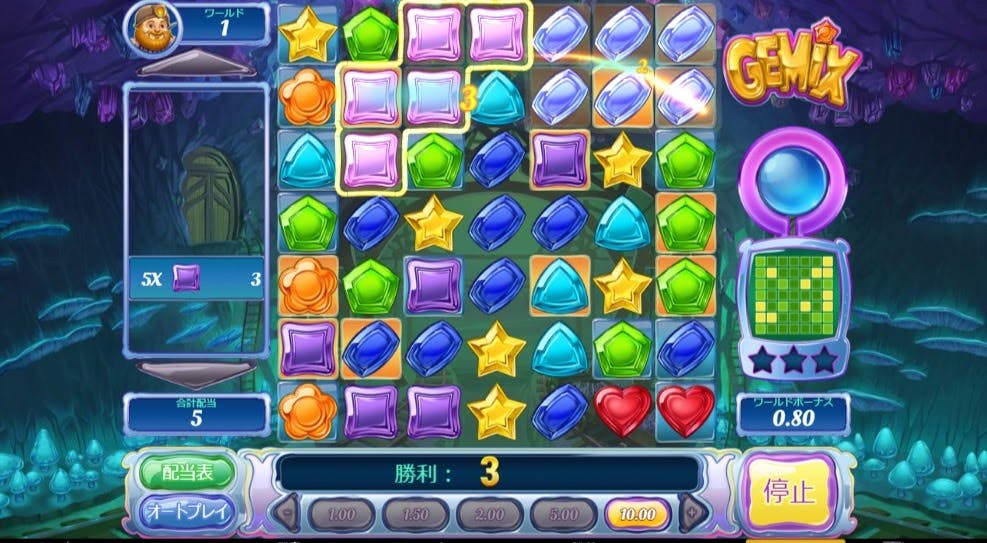This screenshot has width=987, height=543.
Task: Set the bet to 2.00
Action: pos(489,515)
